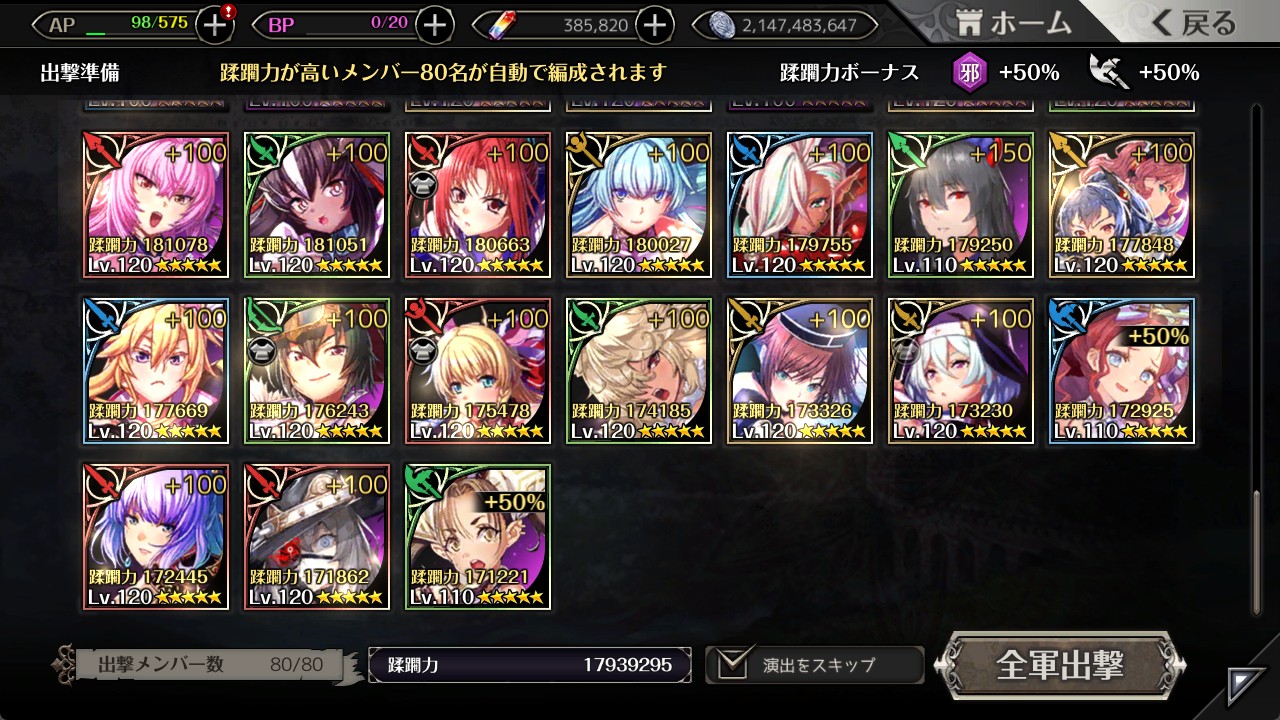1280x720 pixels.
Task: Expand the corner triangle menu button
Action: click(x=1247, y=685)
